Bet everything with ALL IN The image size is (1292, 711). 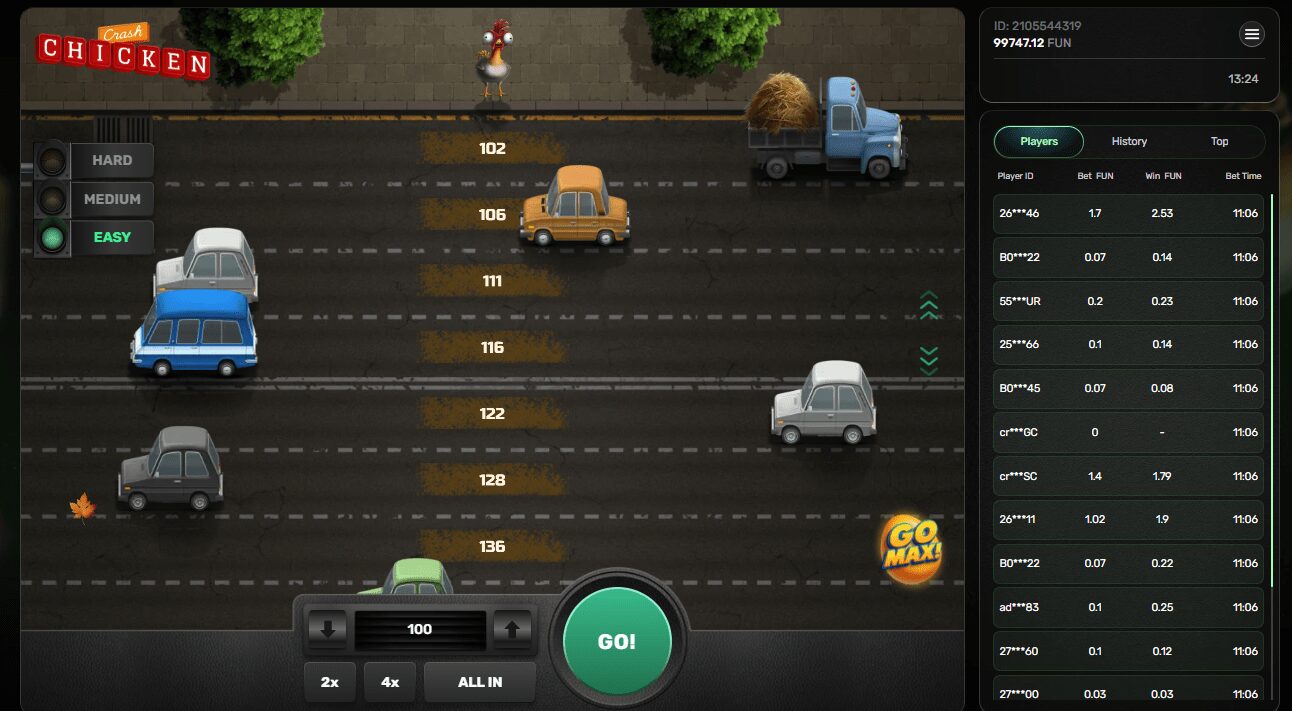tap(480, 682)
